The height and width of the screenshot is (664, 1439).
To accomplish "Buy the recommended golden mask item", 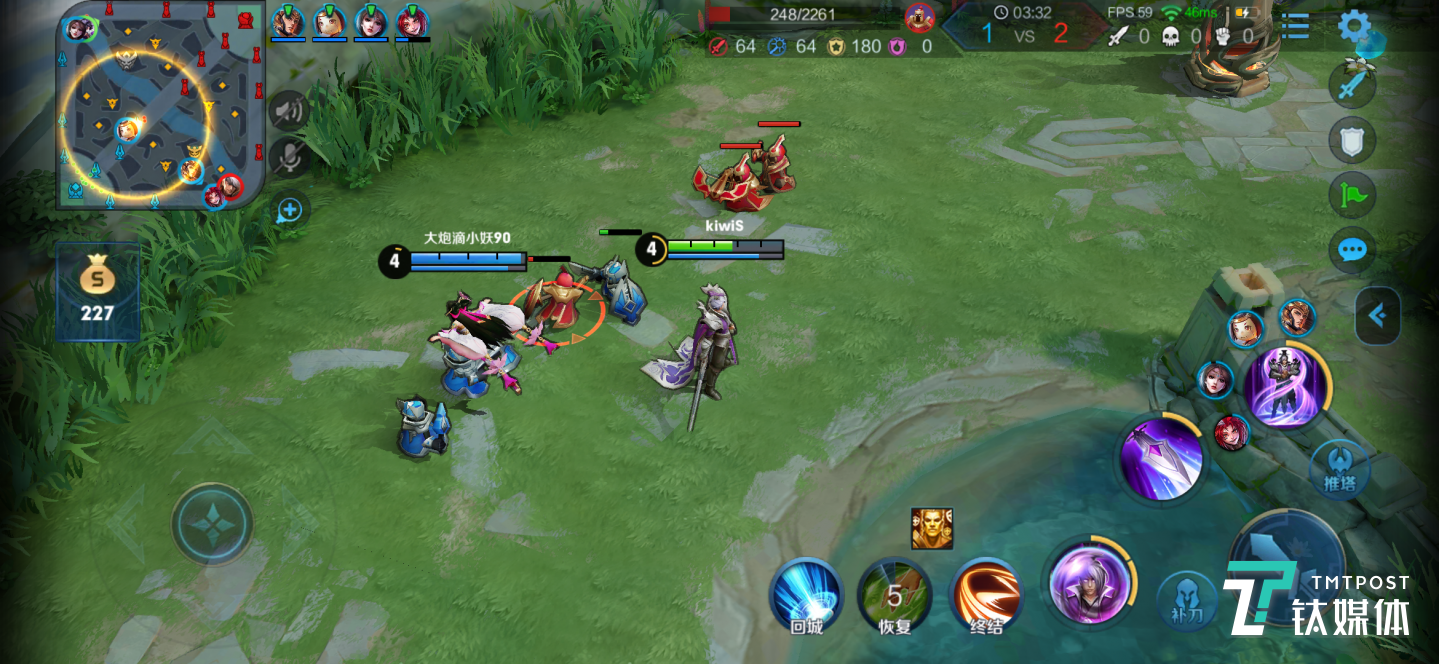I will click(x=931, y=528).
